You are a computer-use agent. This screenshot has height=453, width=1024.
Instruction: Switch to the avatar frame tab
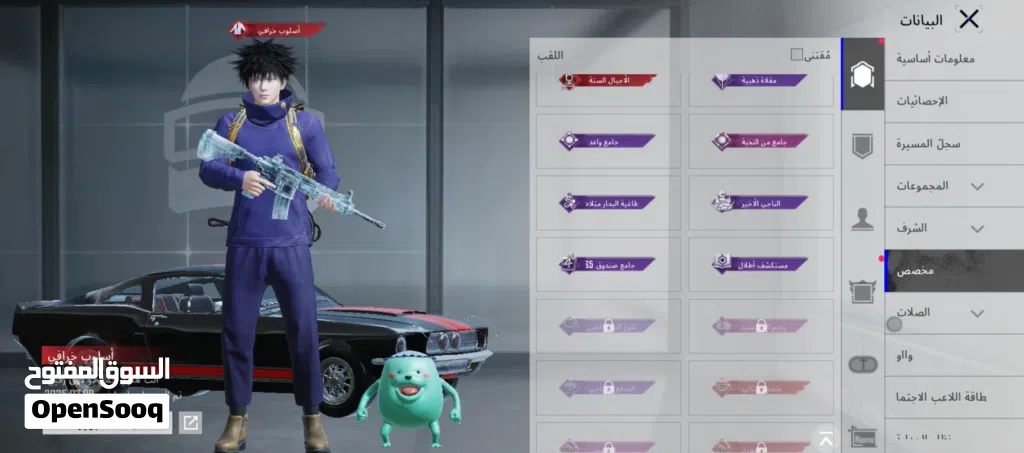tap(862, 291)
